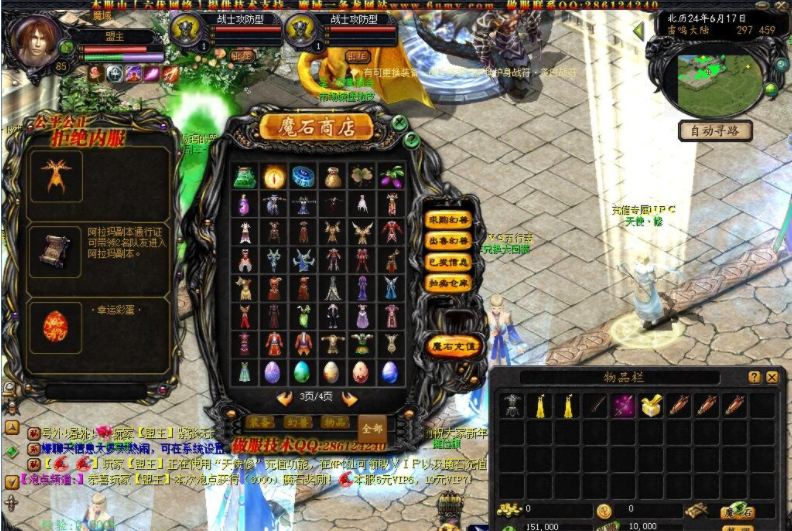Close the 物品栏 inventory window

772,377
